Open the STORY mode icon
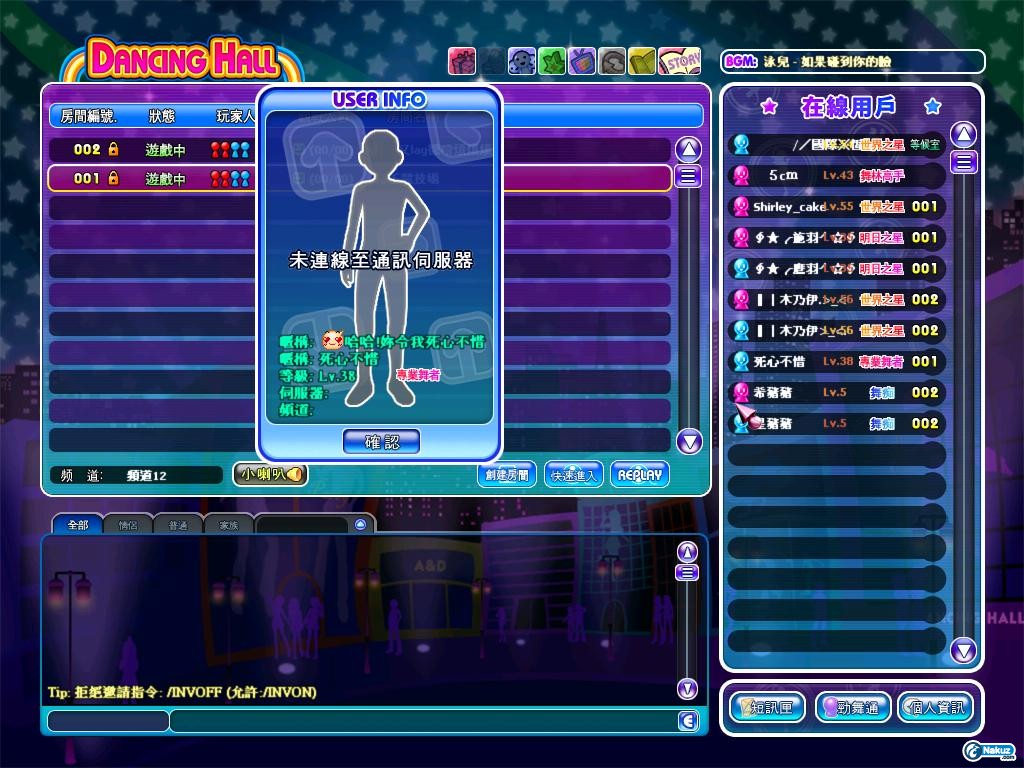 680,61
